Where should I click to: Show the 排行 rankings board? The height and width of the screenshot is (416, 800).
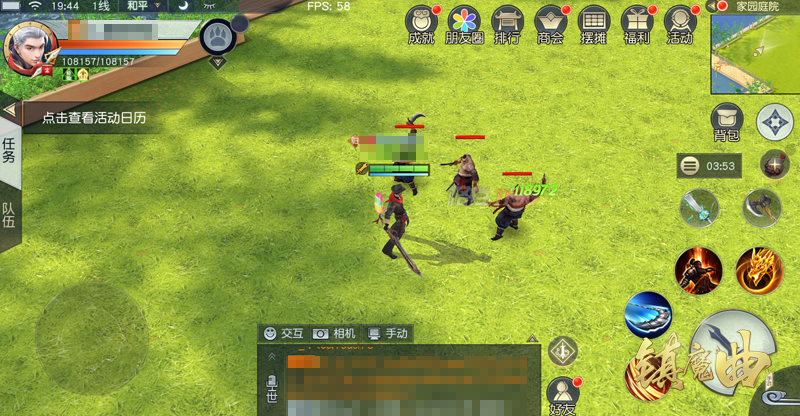coord(508,24)
